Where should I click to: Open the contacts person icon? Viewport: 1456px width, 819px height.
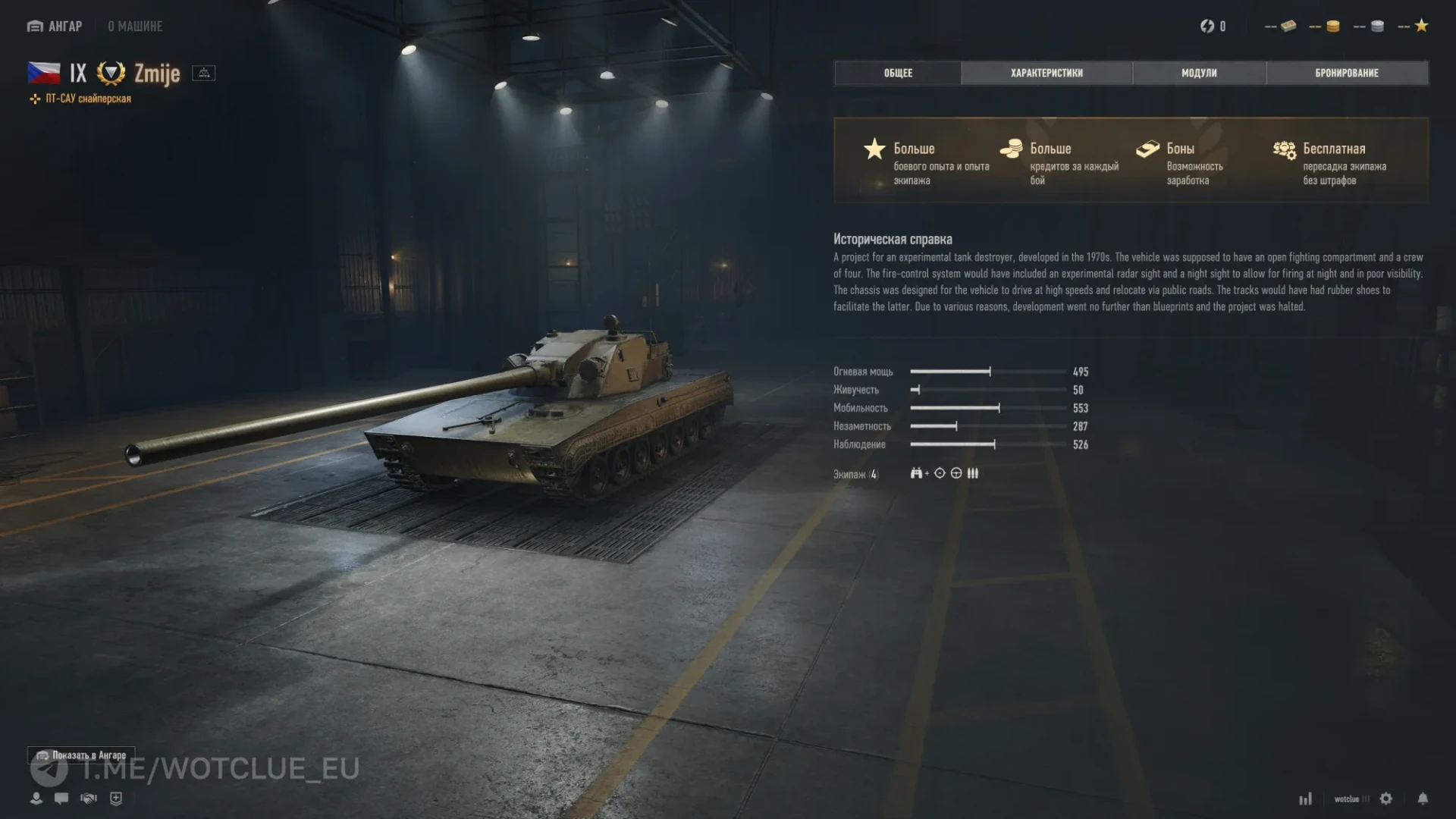point(36,799)
